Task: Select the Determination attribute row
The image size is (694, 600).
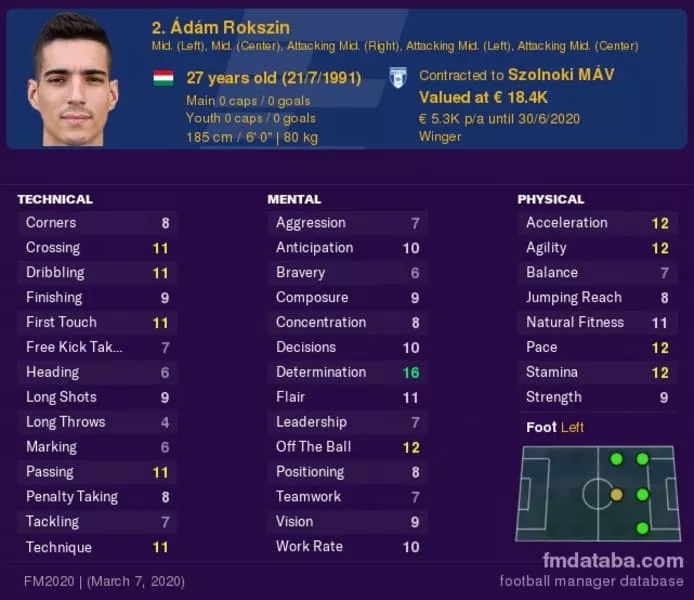Action: coord(347,372)
